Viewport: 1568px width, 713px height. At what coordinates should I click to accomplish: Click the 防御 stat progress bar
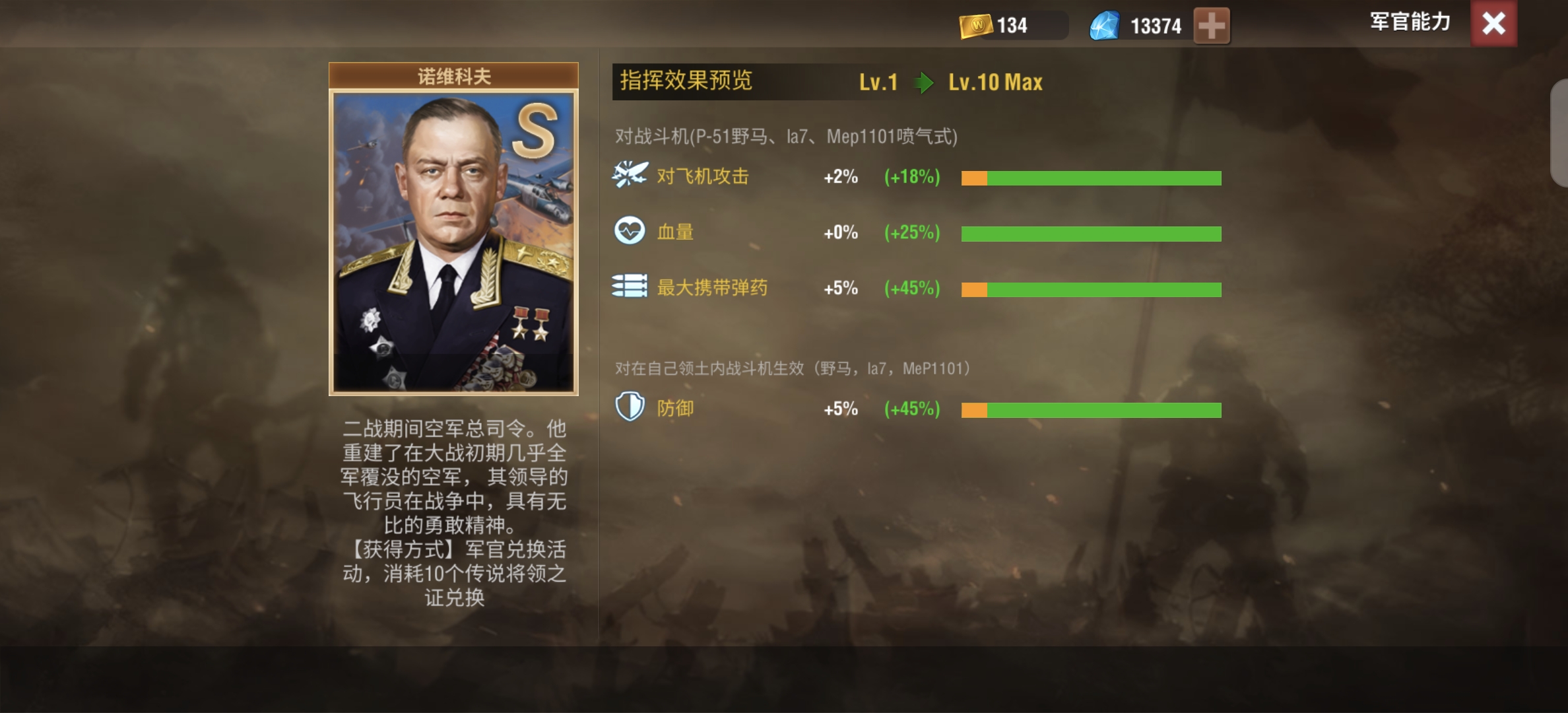coord(1092,409)
